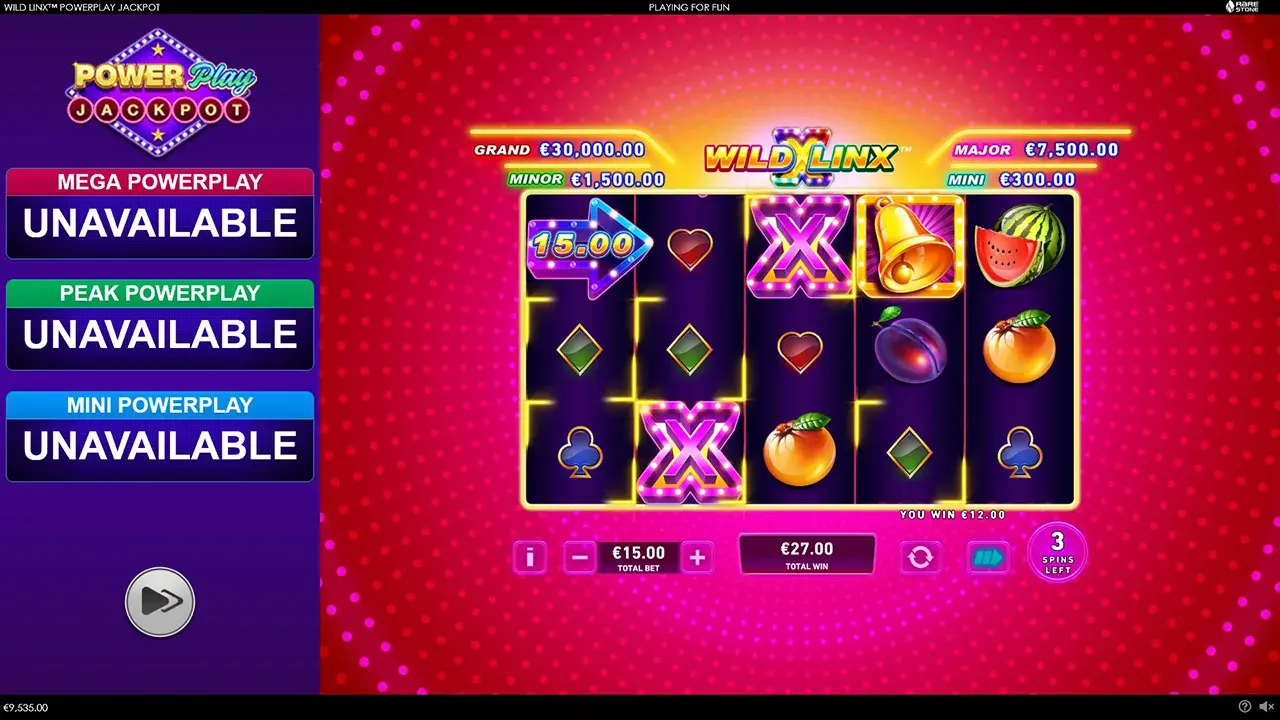This screenshot has height=720, width=1280.
Task: Click the Total Win display showing €27.00
Action: (x=807, y=553)
